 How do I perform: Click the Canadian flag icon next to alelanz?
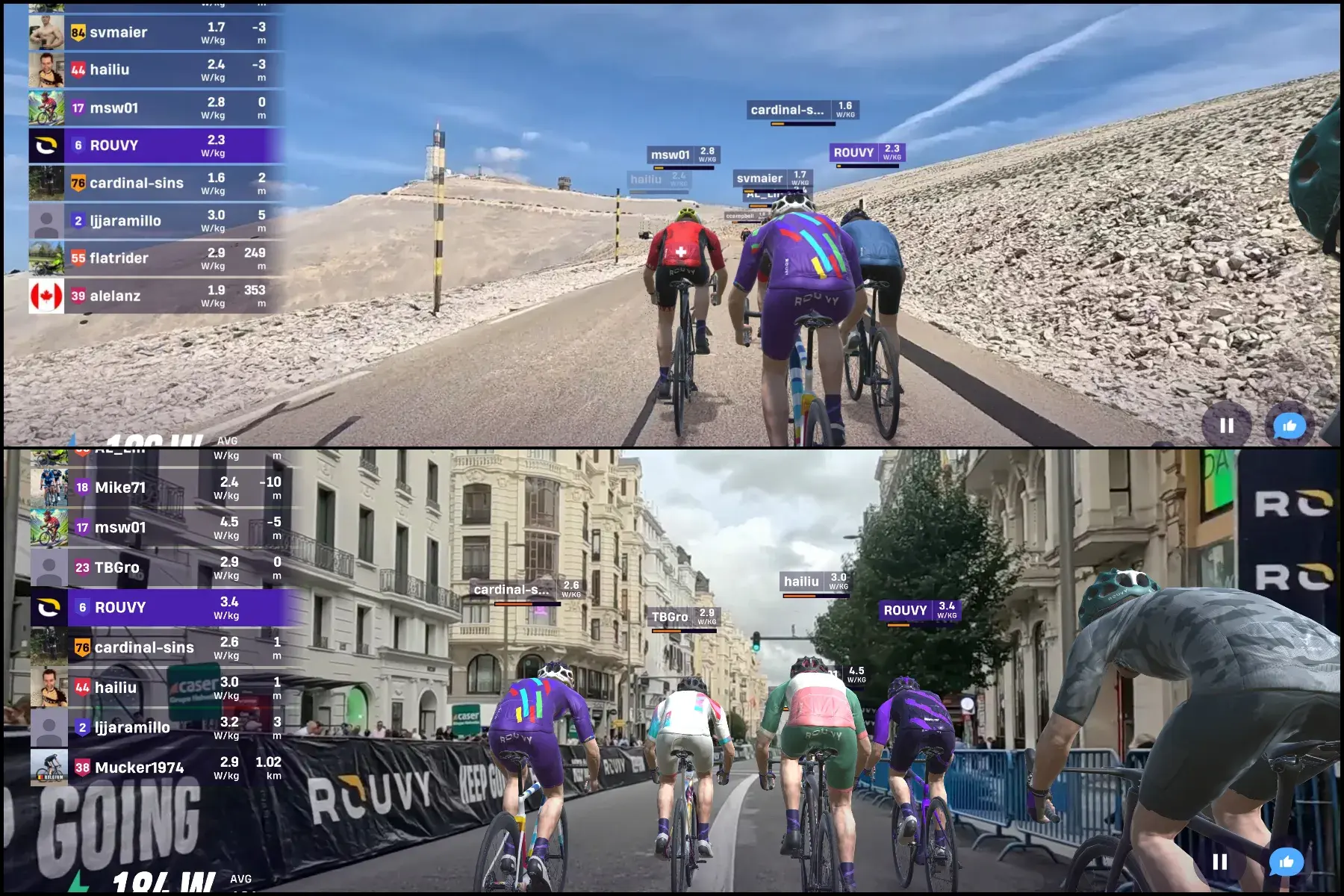pyautogui.click(x=48, y=295)
